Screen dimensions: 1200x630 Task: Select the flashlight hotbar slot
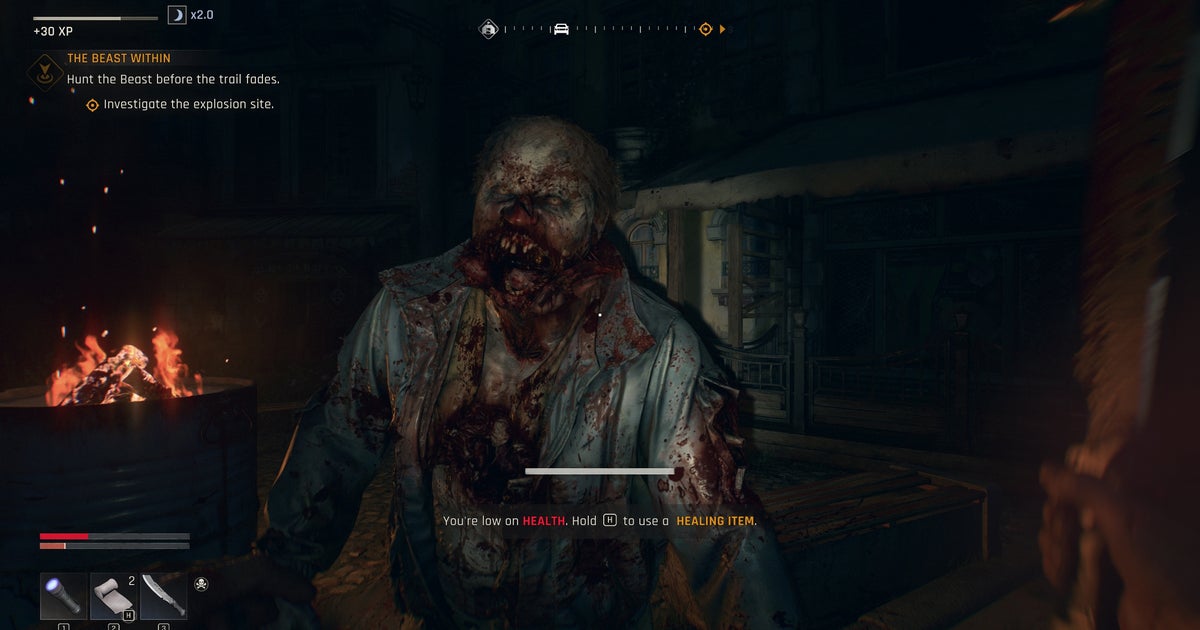[63, 596]
